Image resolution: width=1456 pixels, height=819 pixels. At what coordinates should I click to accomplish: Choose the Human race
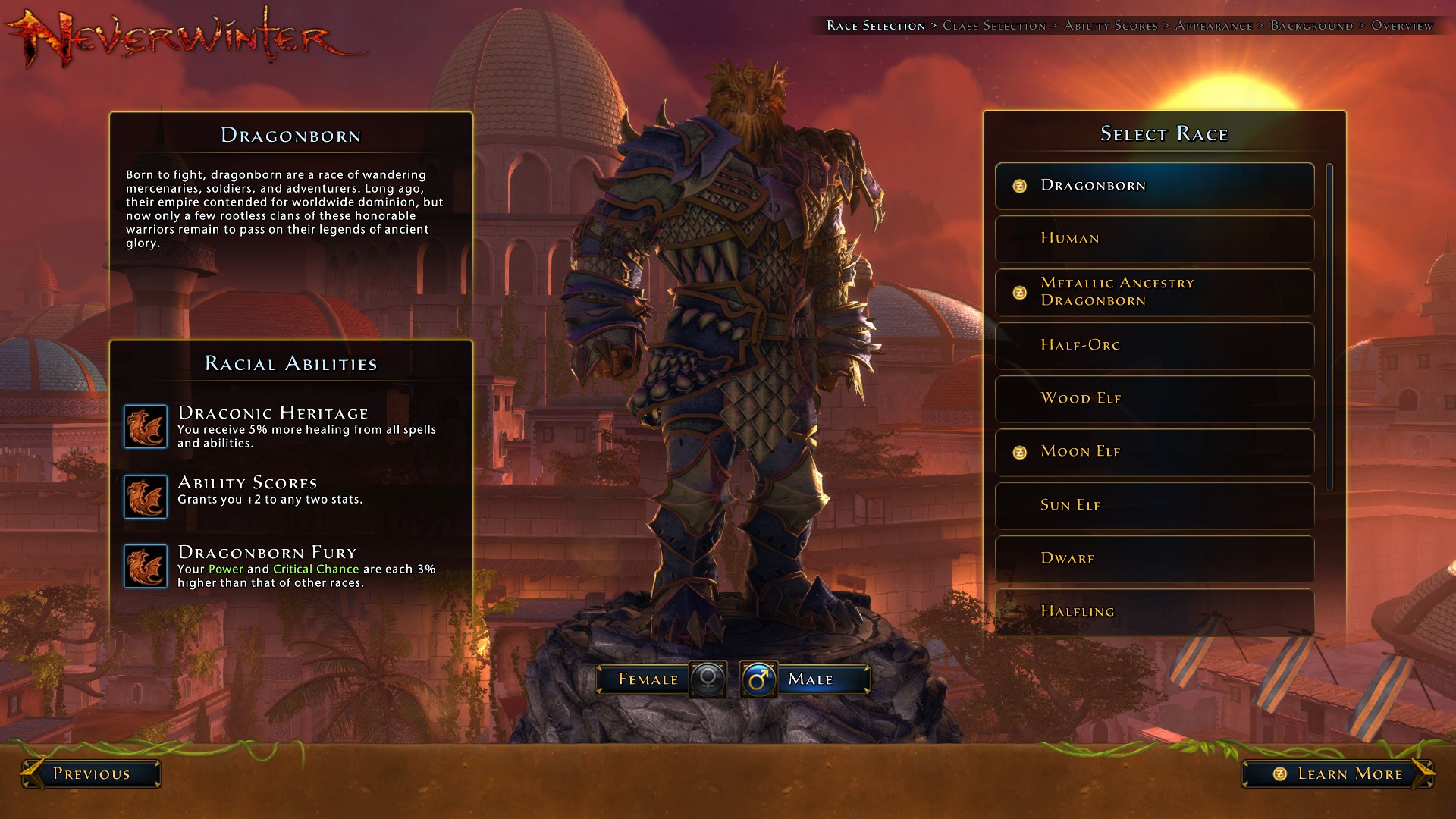(x=1154, y=239)
